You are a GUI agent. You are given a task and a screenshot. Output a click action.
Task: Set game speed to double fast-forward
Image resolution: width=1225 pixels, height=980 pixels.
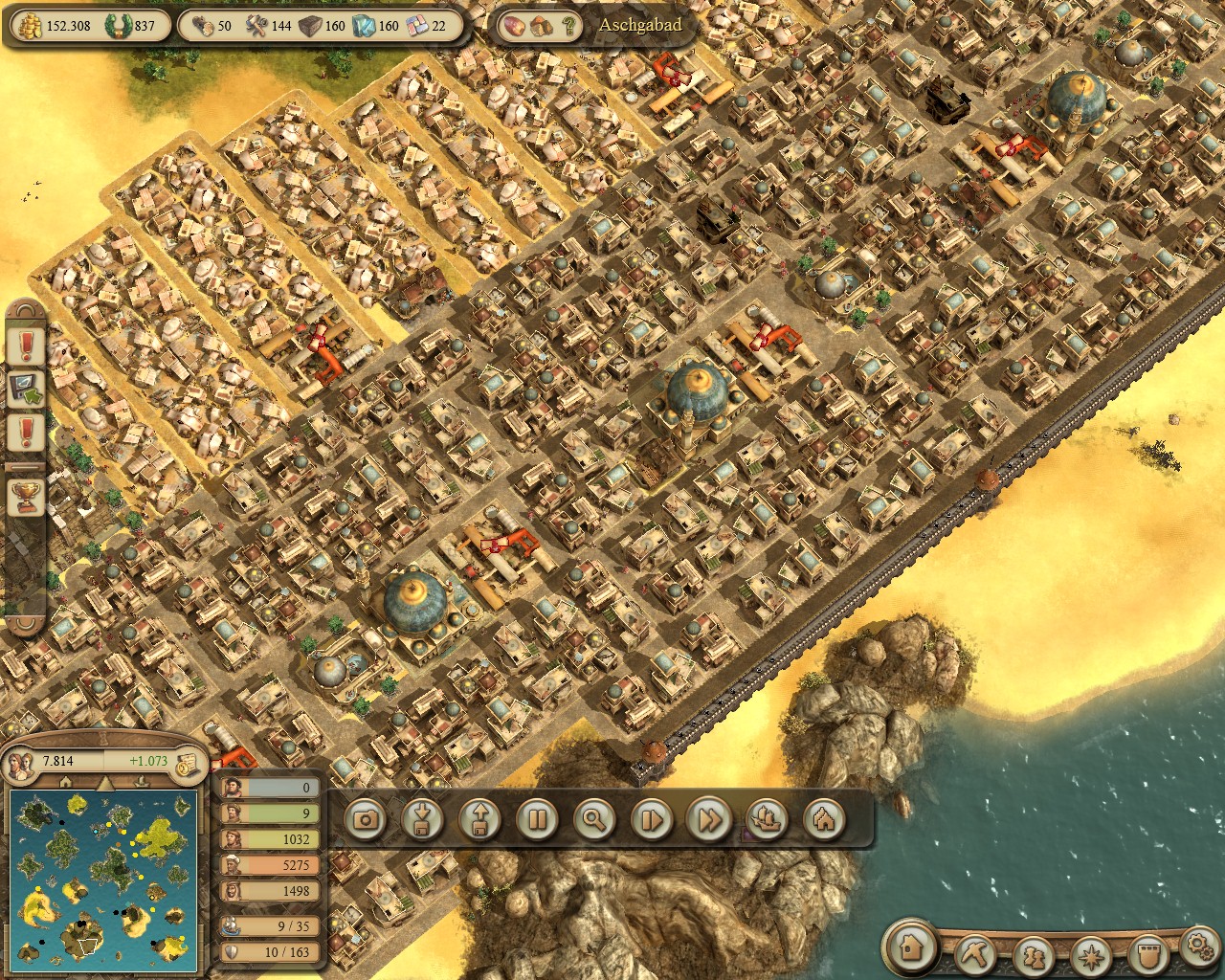pos(709,819)
